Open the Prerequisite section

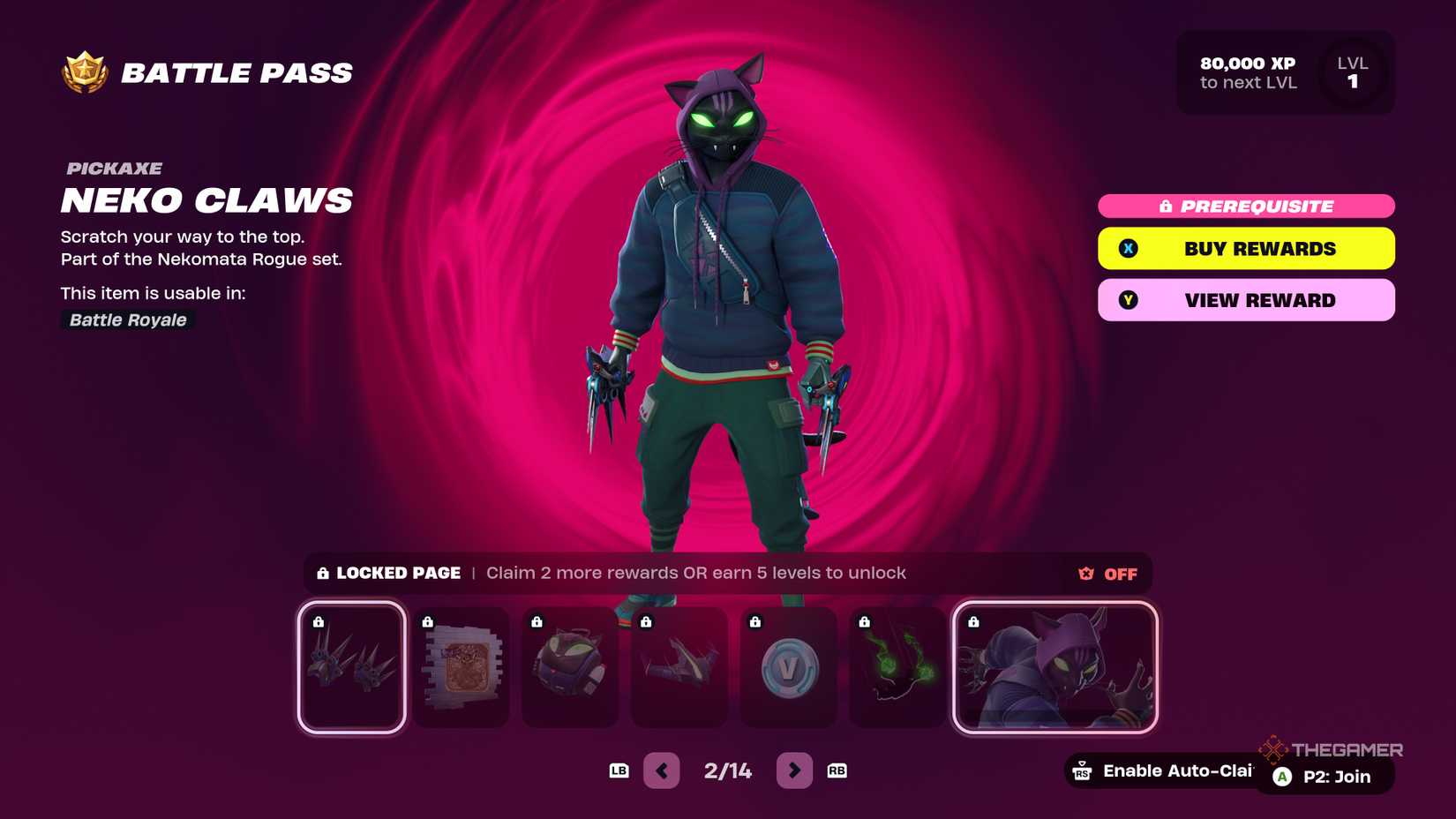(1245, 207)
